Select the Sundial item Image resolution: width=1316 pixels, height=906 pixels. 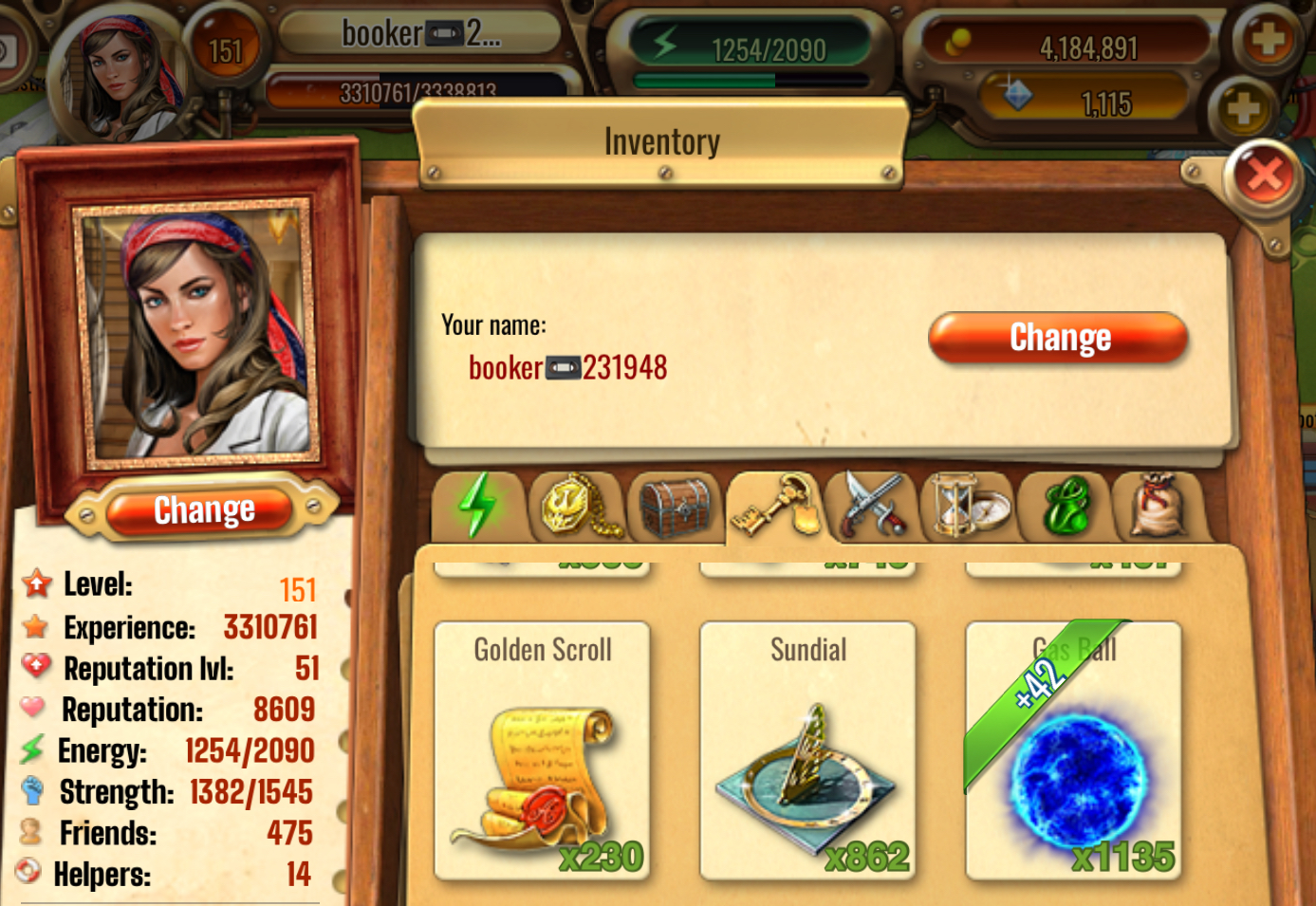tap(807, 751)
